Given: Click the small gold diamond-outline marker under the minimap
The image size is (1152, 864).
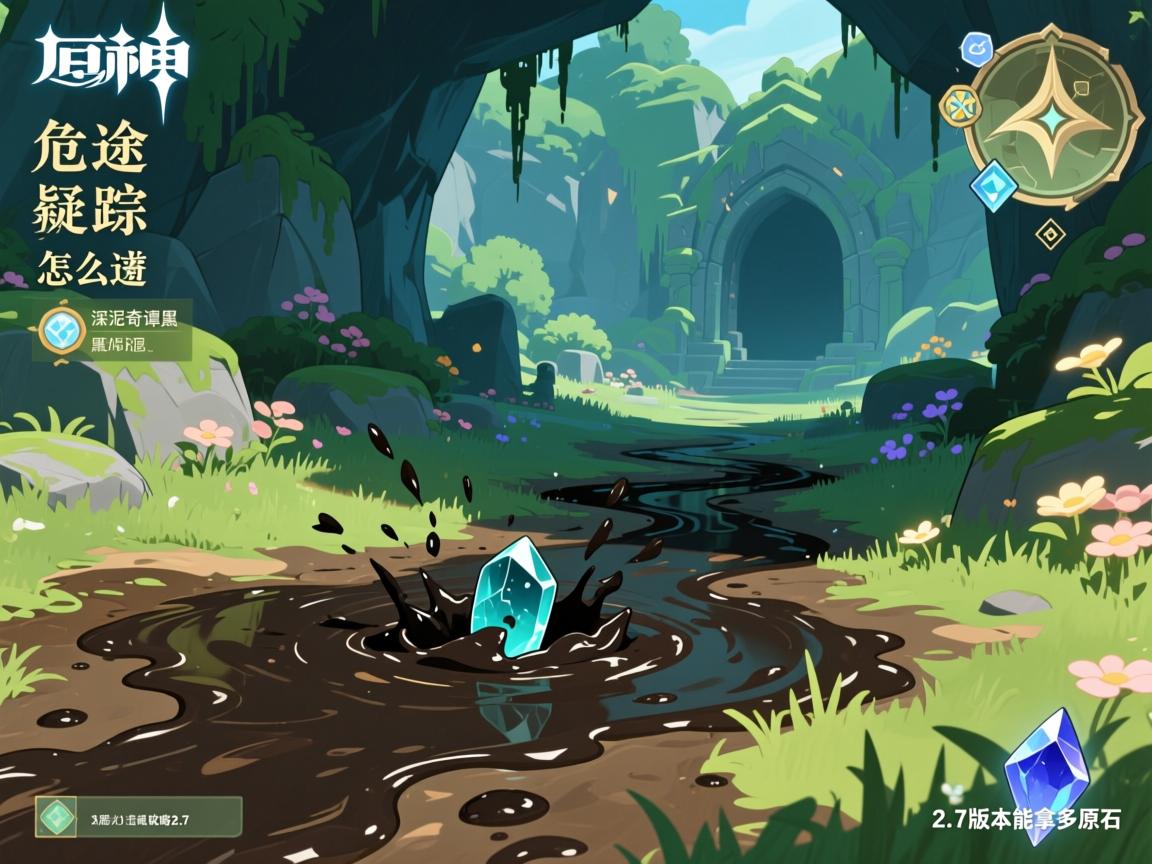Looking at the screenshot, I should (x=1050, y=235).
